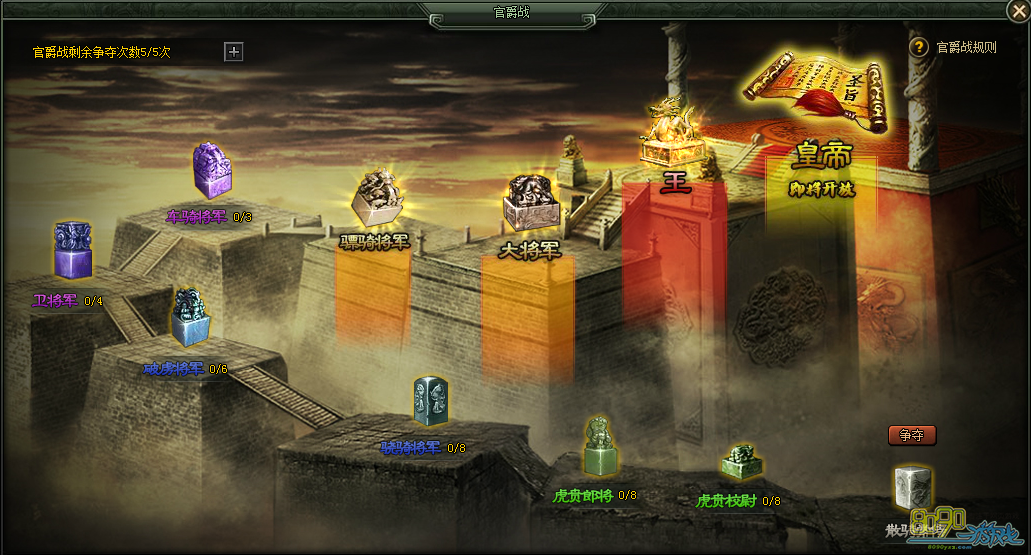Select the golden 王 seal

(x=670, y=135)
